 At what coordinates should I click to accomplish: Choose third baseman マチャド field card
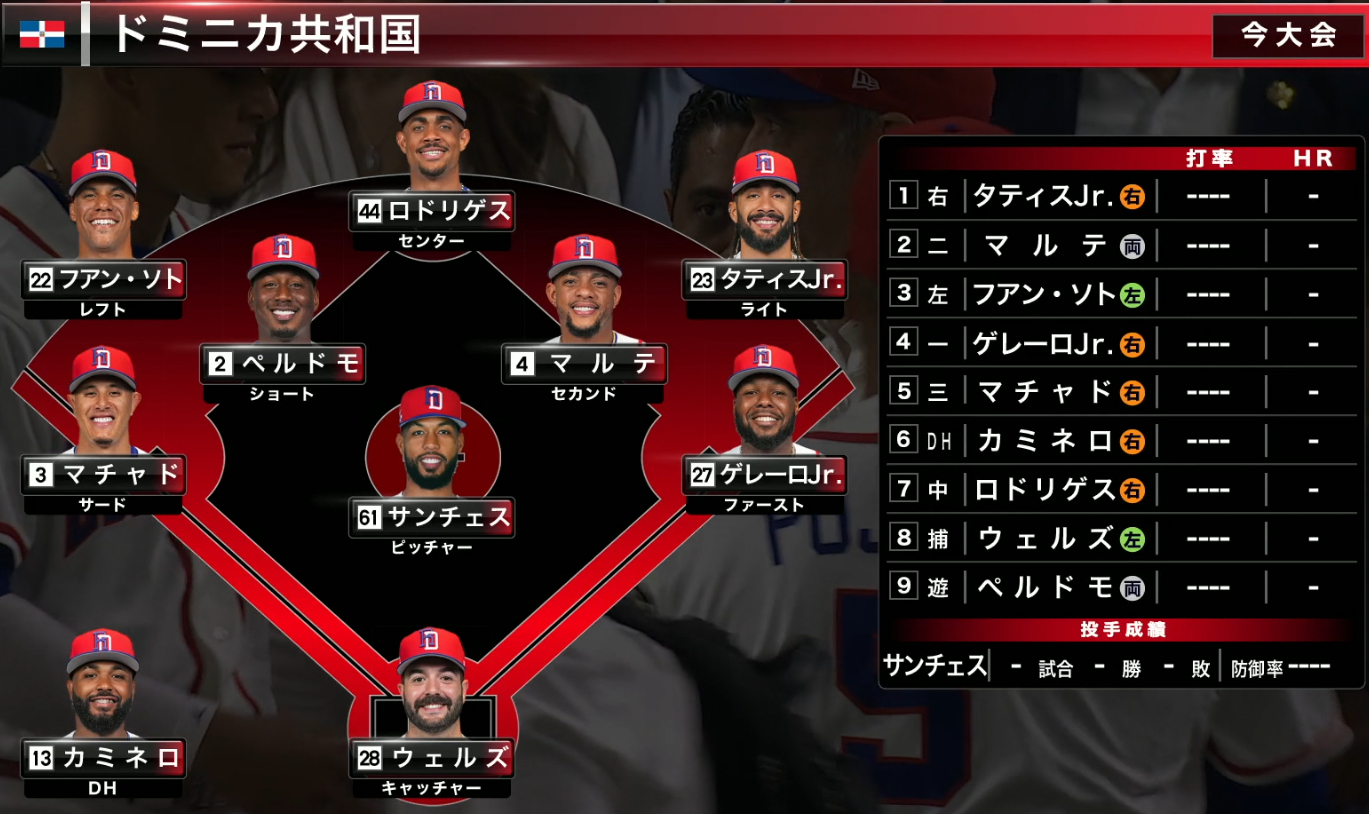[104, 475]
